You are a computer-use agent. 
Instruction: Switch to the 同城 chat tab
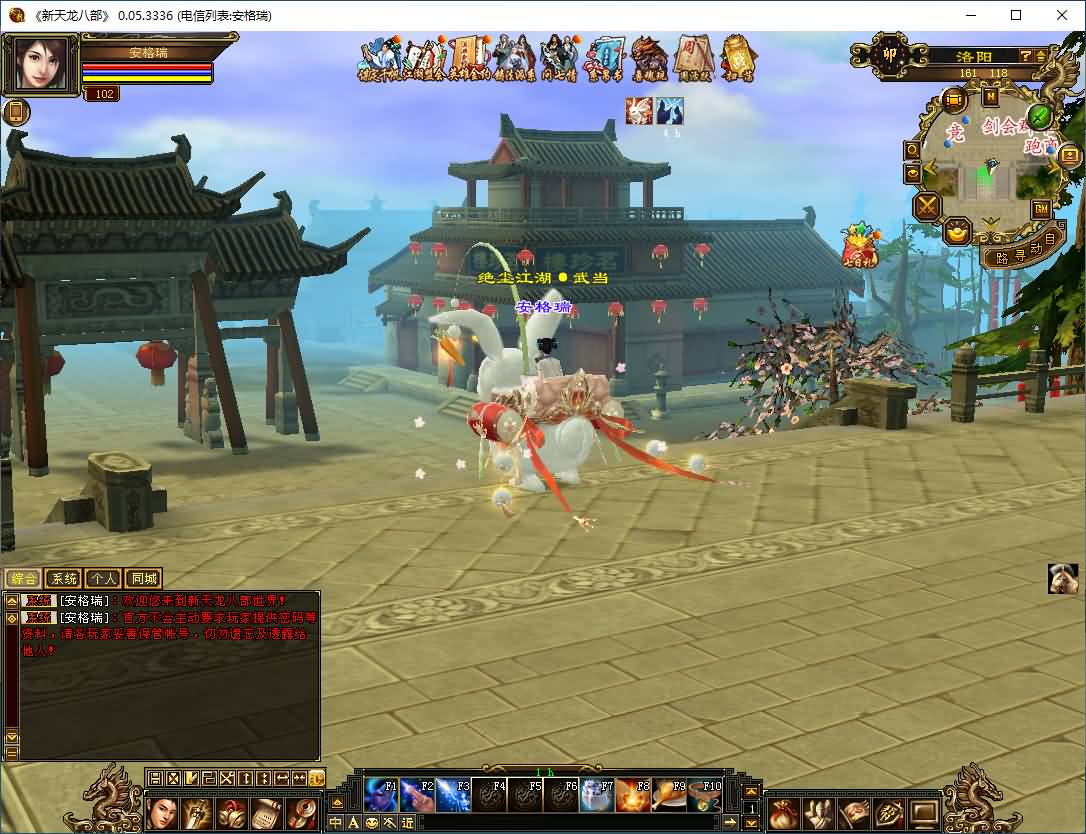click(143, 578)
